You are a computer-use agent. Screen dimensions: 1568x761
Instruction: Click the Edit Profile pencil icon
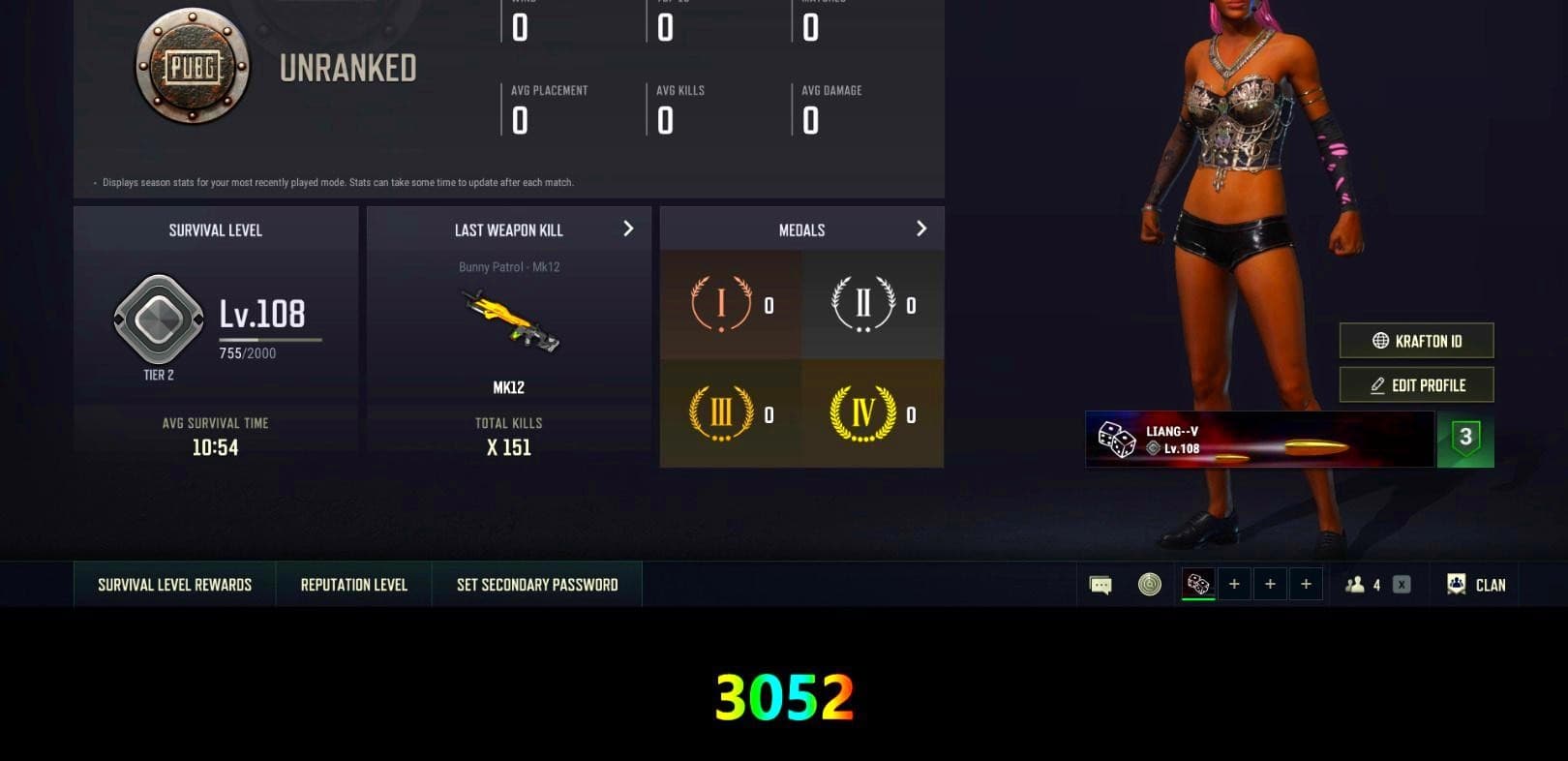1378,384
